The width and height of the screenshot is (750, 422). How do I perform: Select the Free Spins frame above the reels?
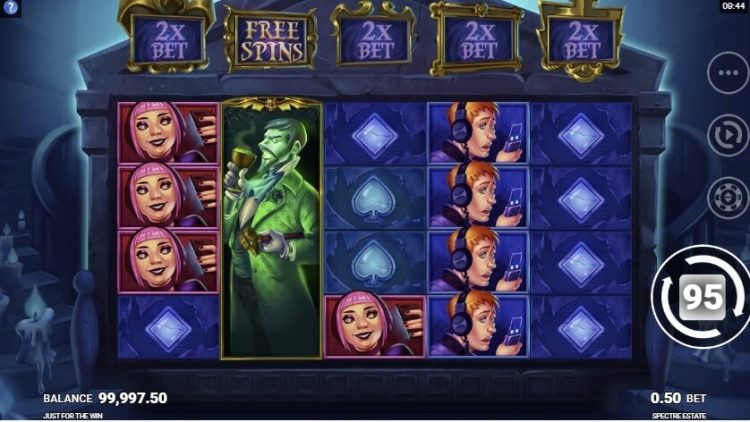[270, 41]
